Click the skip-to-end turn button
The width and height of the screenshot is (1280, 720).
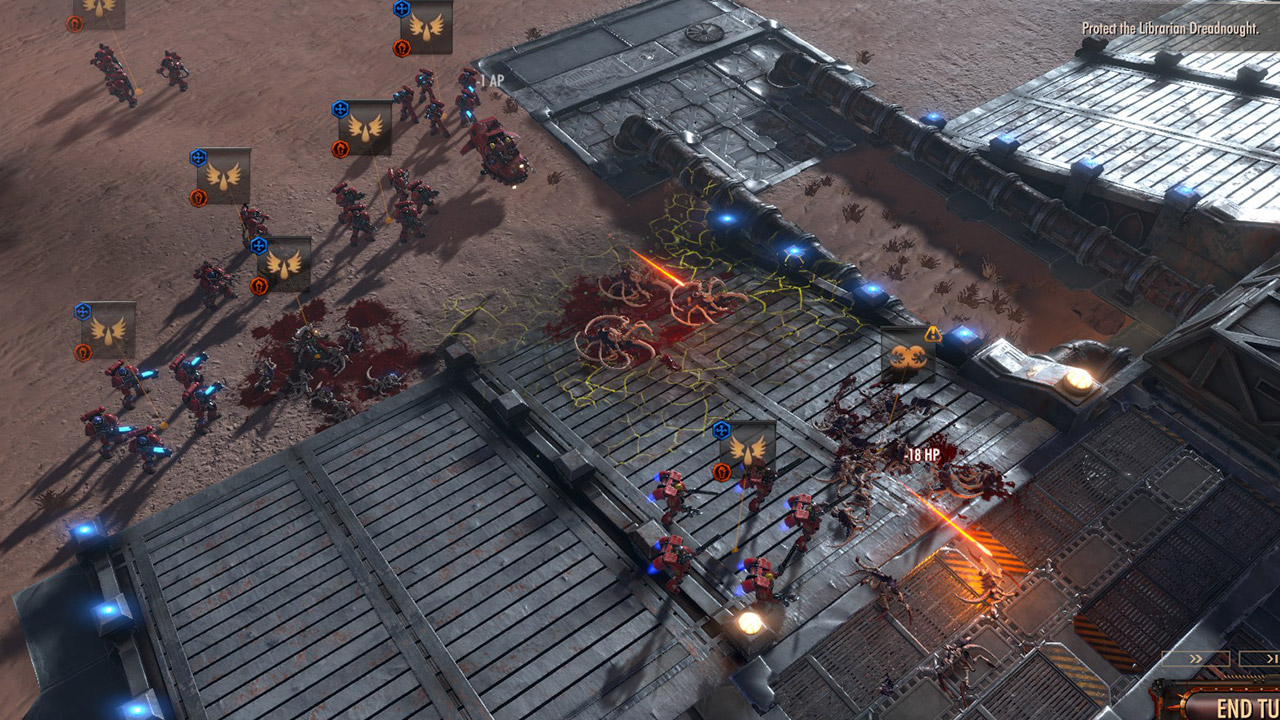point(1272,658)
